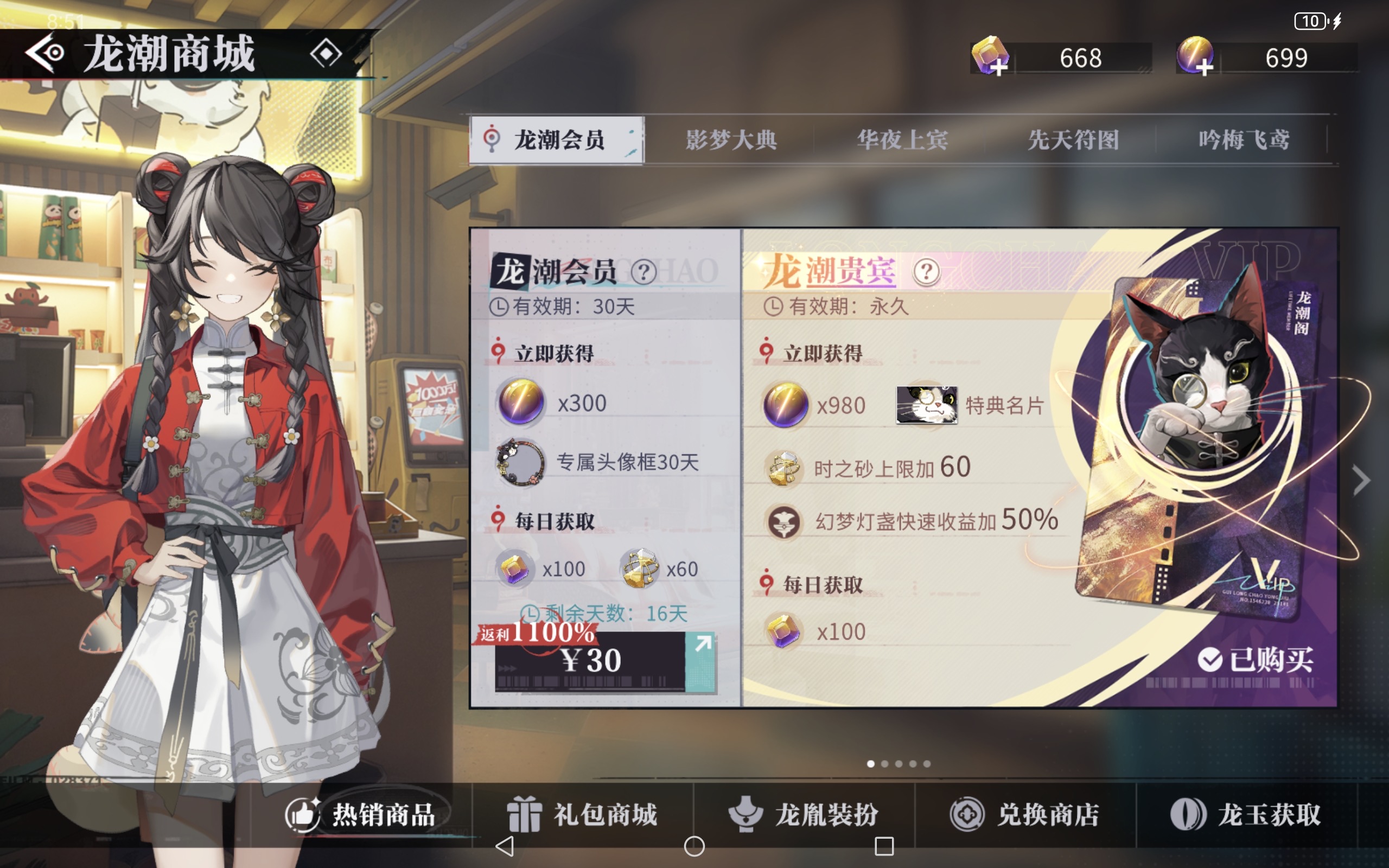Show the 先天符图 tab
The image size is (1389, 868).
[x=1073, y=140]
